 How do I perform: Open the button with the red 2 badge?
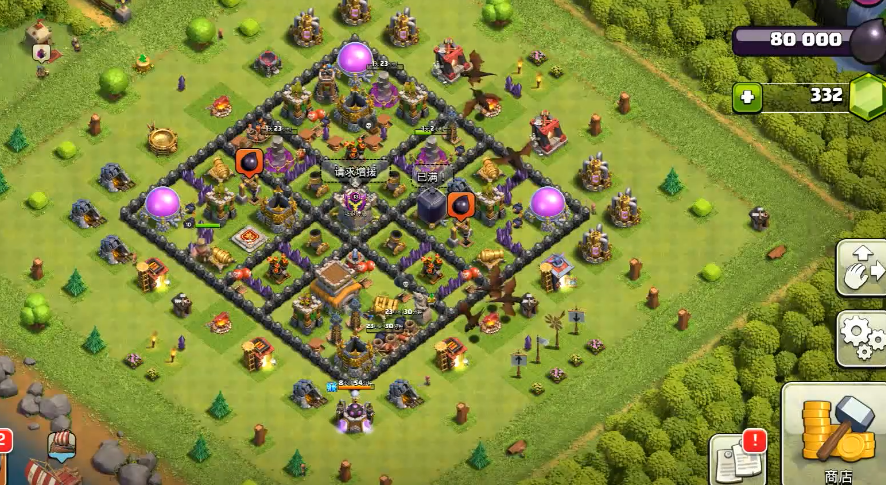pos(3,455)
